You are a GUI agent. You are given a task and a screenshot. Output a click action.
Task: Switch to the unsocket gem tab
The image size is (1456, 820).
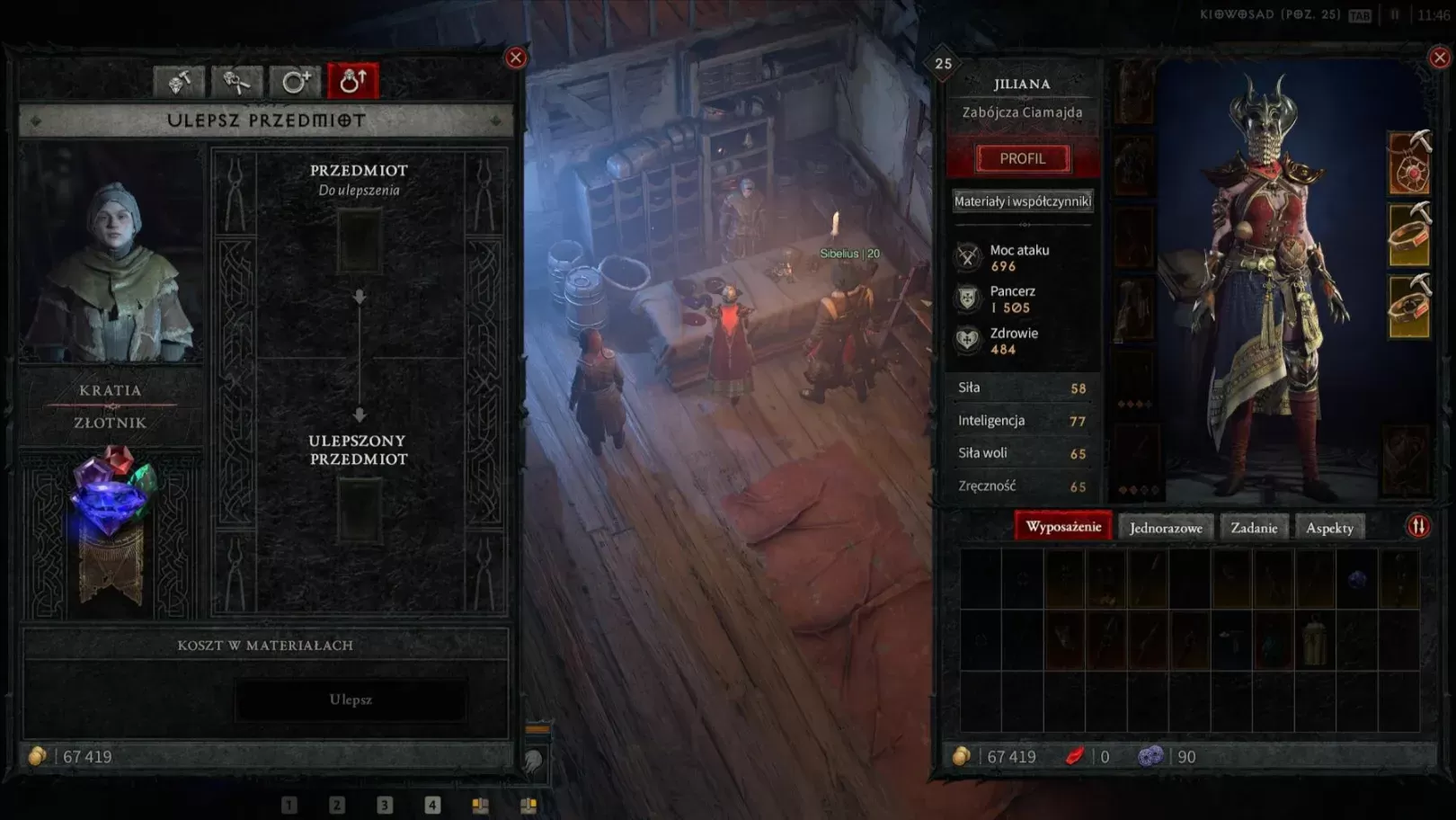237,82
